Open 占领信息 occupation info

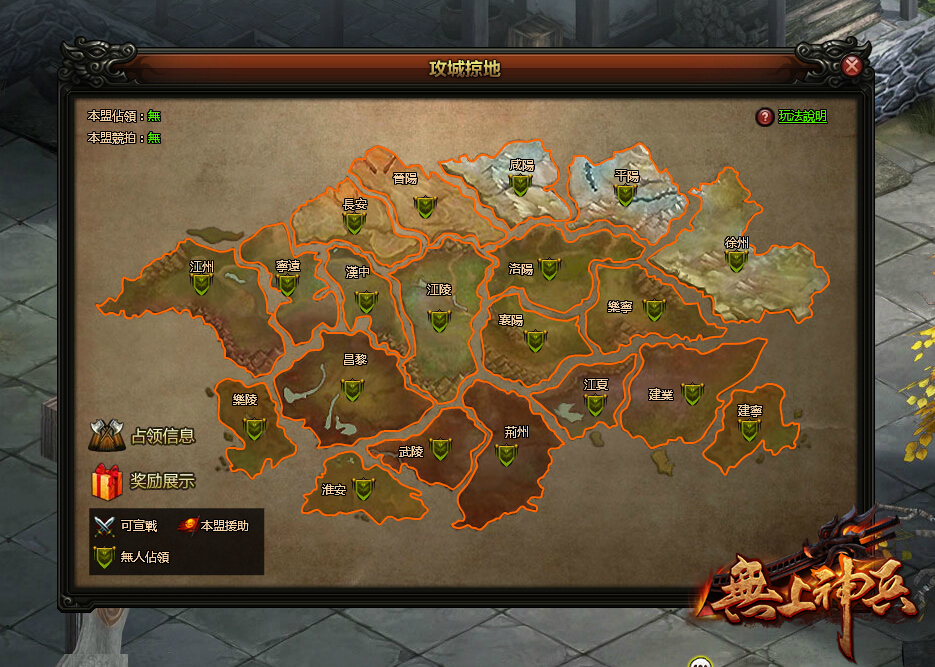tap(142, 436)
